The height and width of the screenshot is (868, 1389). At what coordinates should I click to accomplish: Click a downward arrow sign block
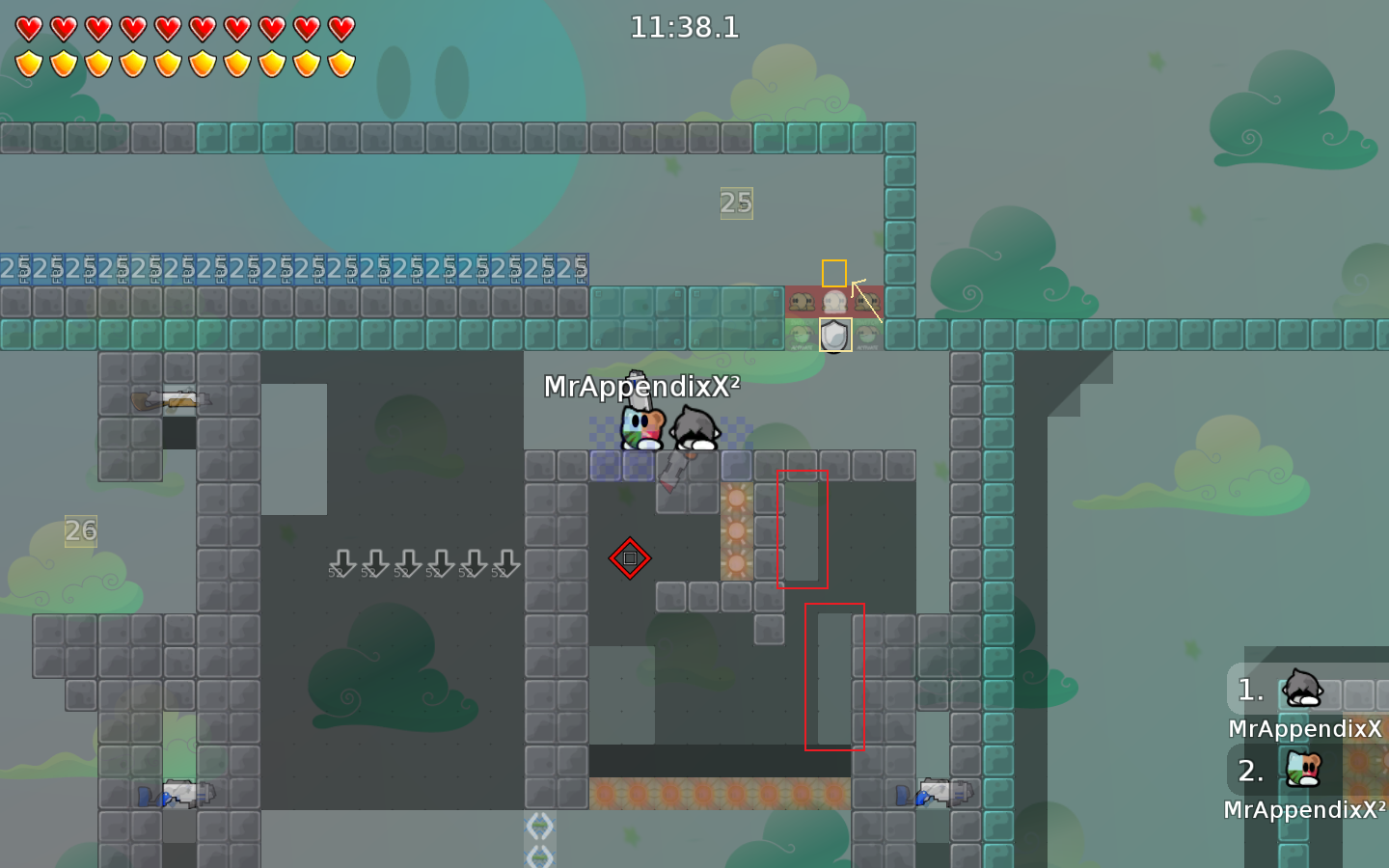click(x=342, y=565)
